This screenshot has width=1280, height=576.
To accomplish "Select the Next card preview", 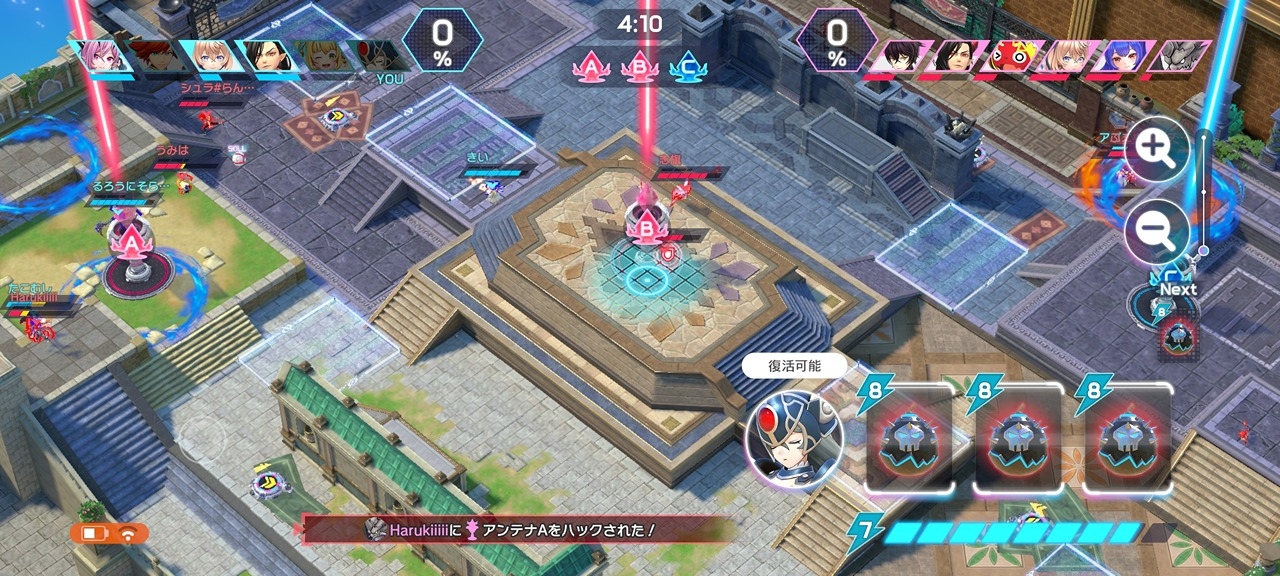I will [1177, 337].
